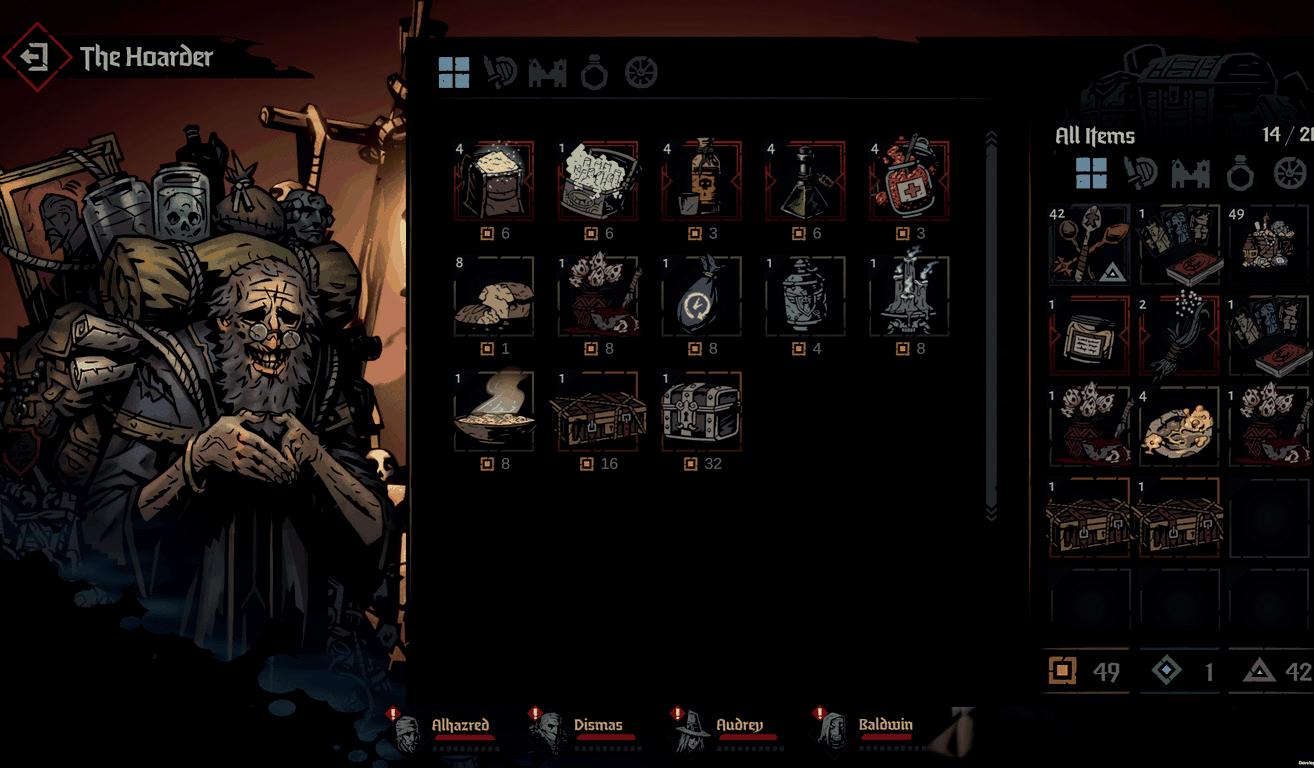This screenshot has width=1314, height=768.
Task: Buy the bread loaves for 1 relic
Action: [494, 296]
